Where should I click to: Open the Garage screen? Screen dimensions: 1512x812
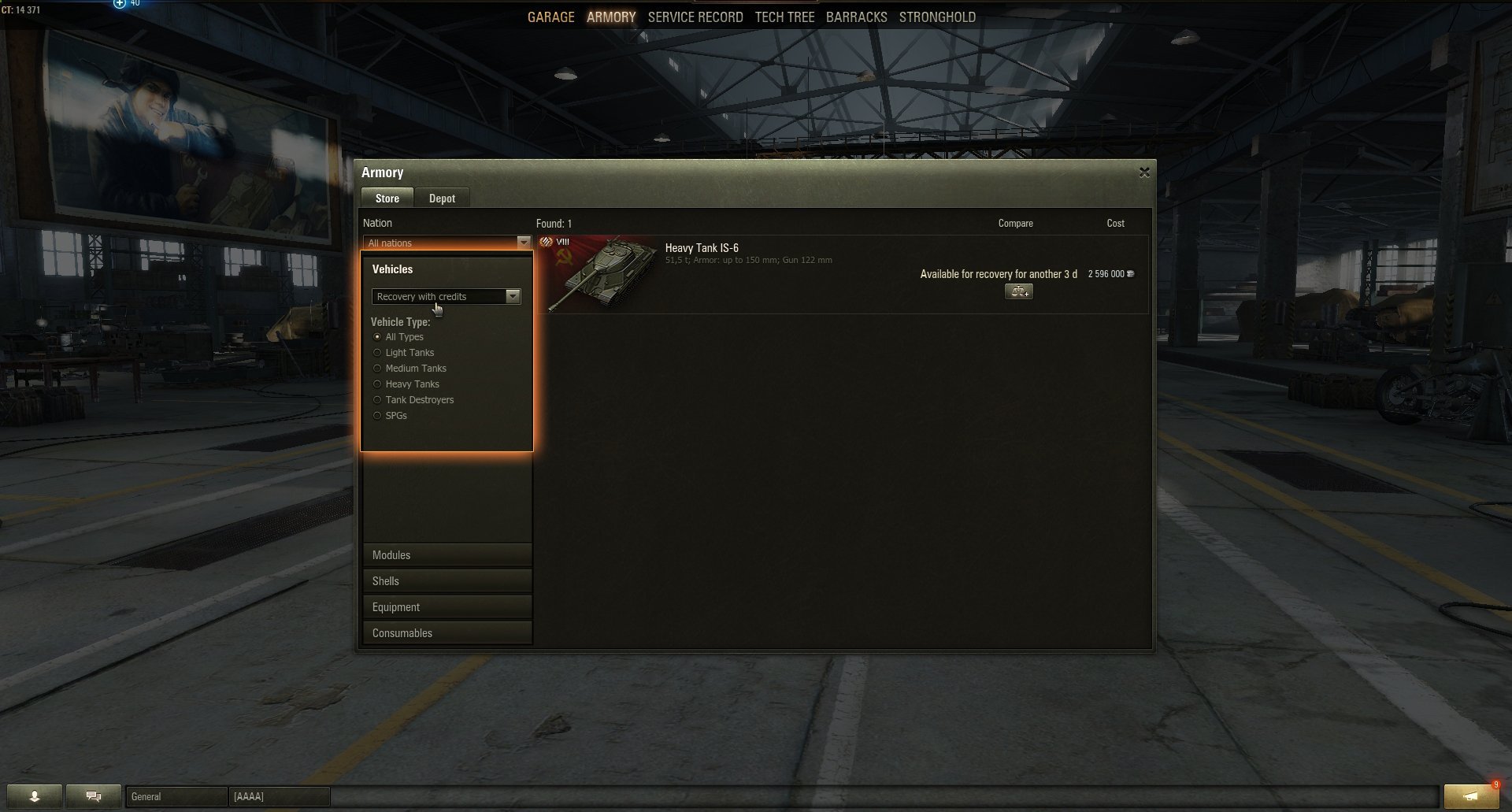[x=550, y=17]
